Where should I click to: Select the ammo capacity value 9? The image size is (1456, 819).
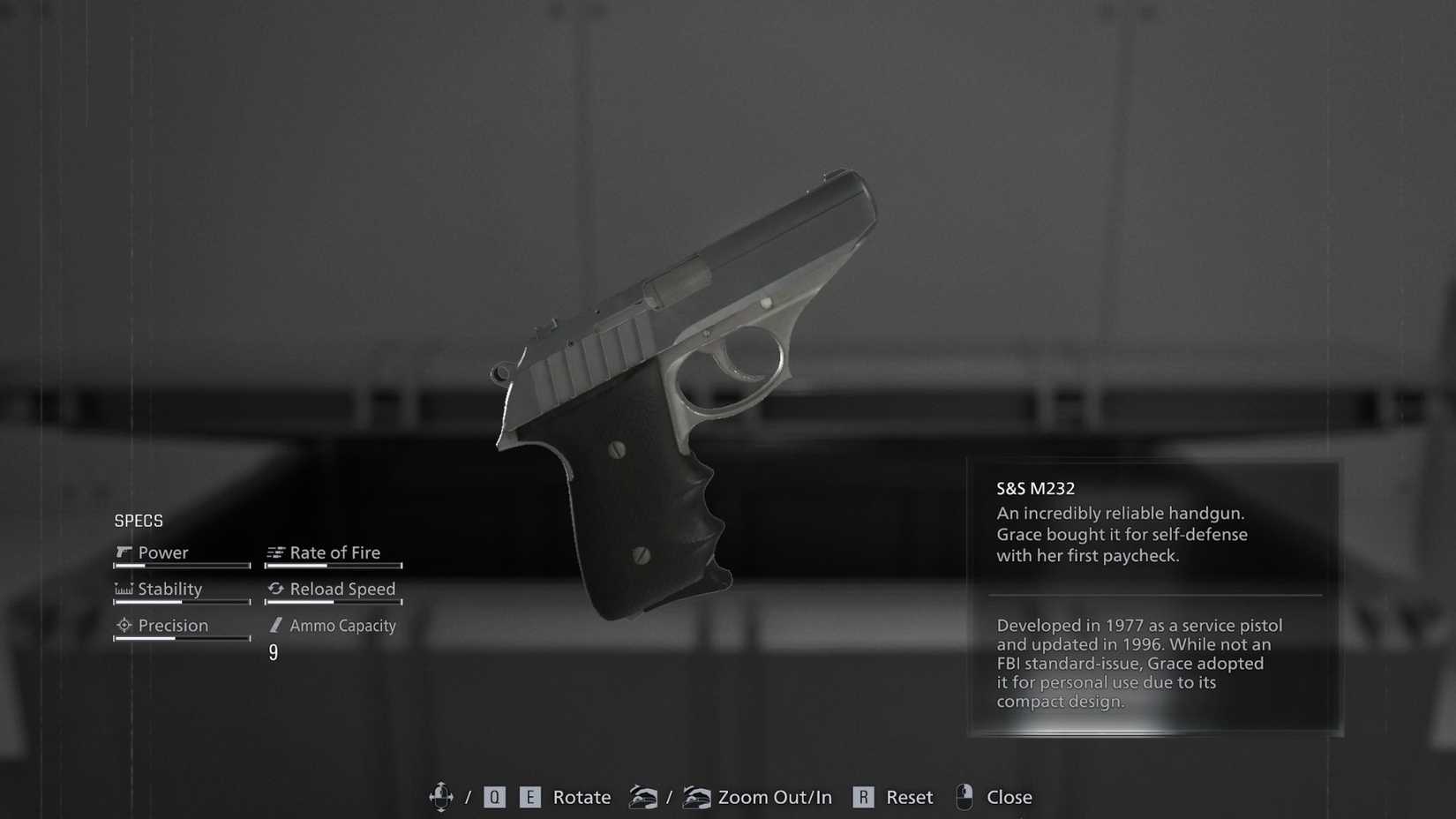pos(274,653)
